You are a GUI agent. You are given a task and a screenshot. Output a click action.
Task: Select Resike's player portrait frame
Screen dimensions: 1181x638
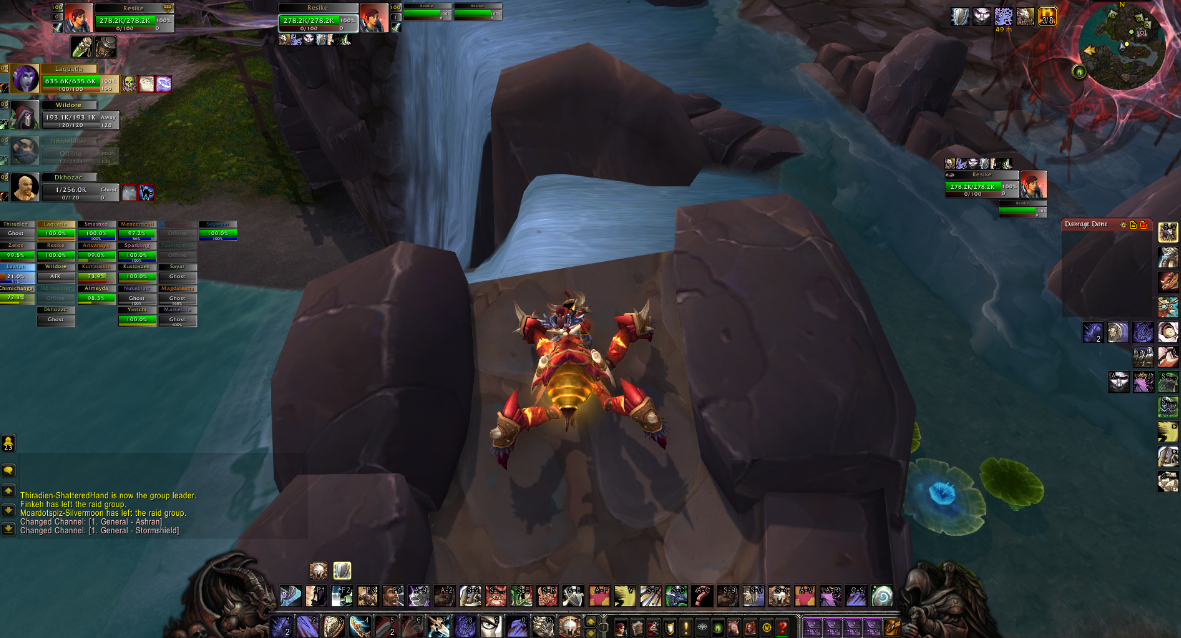point(79,17)
